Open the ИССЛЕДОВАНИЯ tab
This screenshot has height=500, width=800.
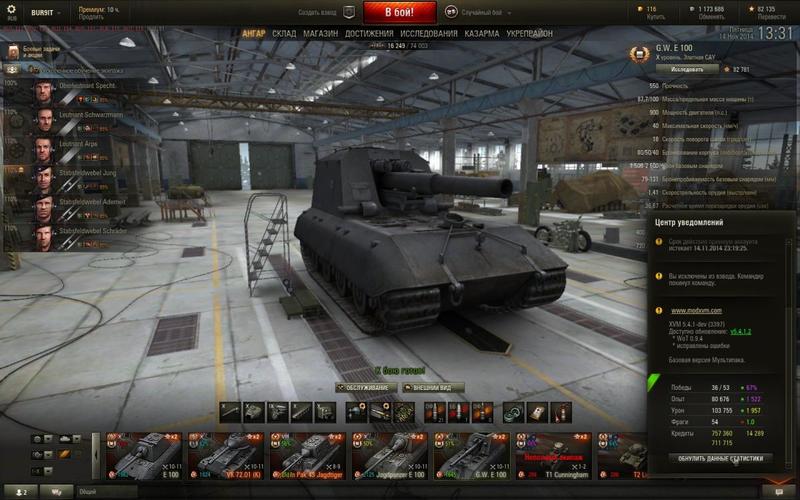pos(428,33)
